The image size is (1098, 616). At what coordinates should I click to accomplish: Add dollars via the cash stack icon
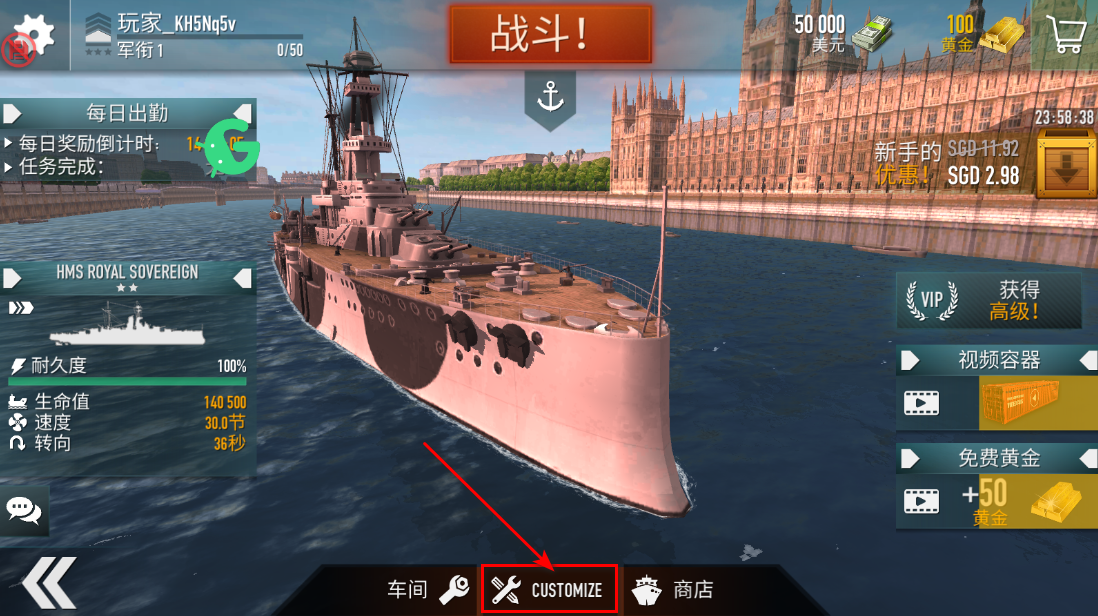871,35
